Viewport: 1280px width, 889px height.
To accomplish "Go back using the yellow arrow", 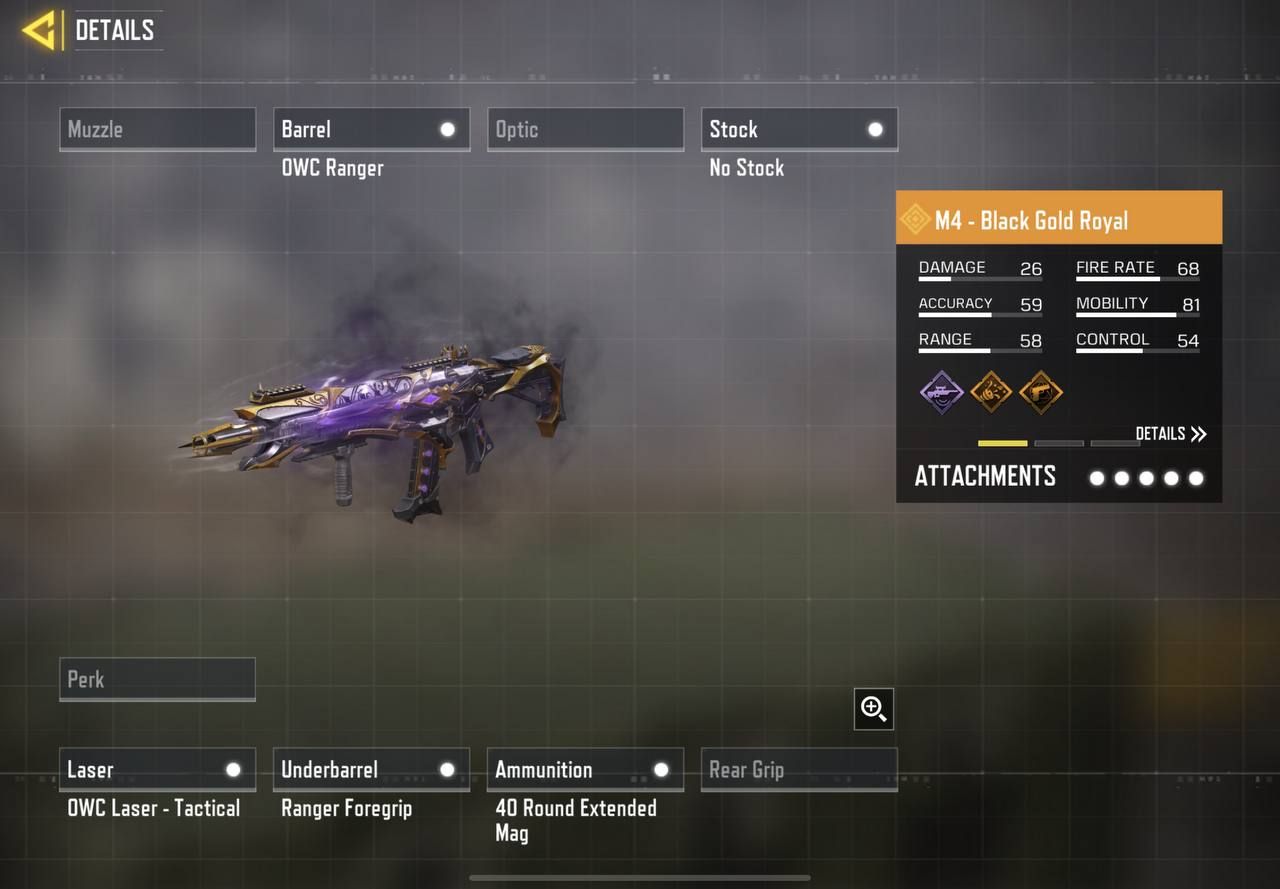I will click(40, 30).
